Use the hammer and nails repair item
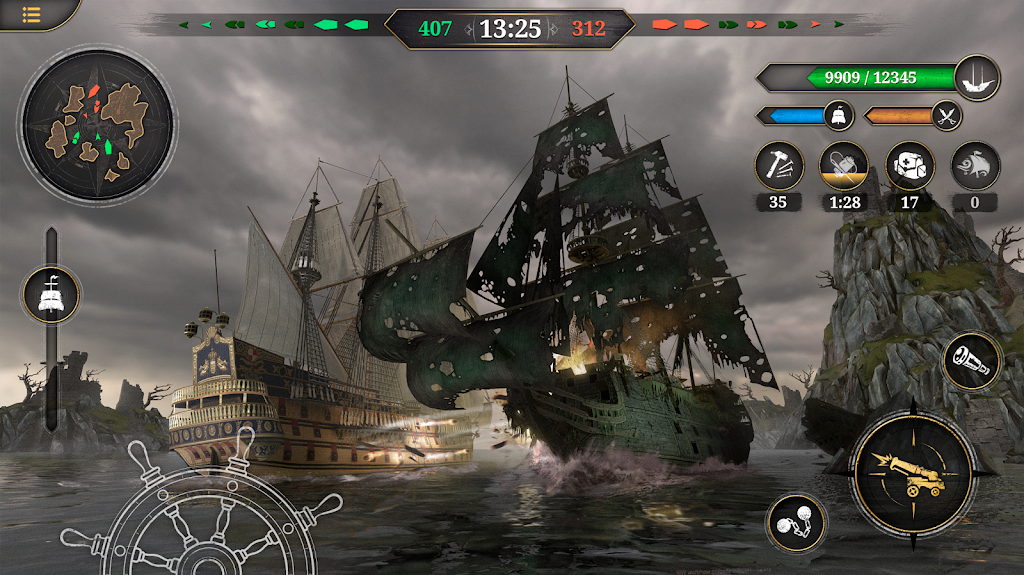Viewport: 1024px width, 575px height. [x=779, y=165]
